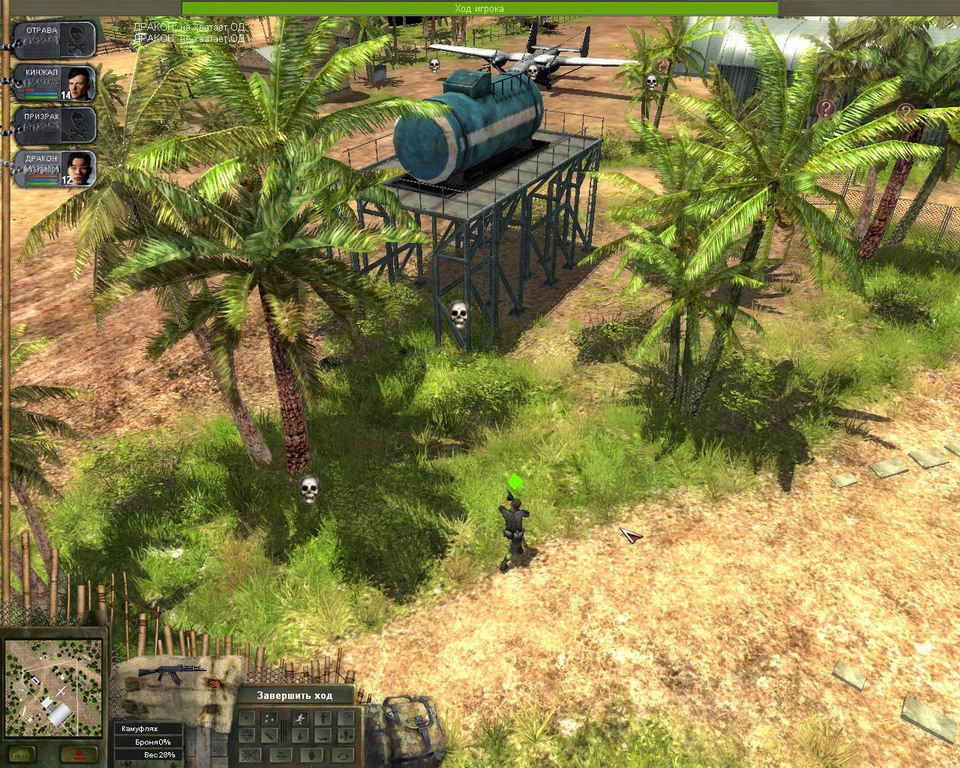Select the Кинжал mercenary dog tag
The image size is (960, 768).
56,83
